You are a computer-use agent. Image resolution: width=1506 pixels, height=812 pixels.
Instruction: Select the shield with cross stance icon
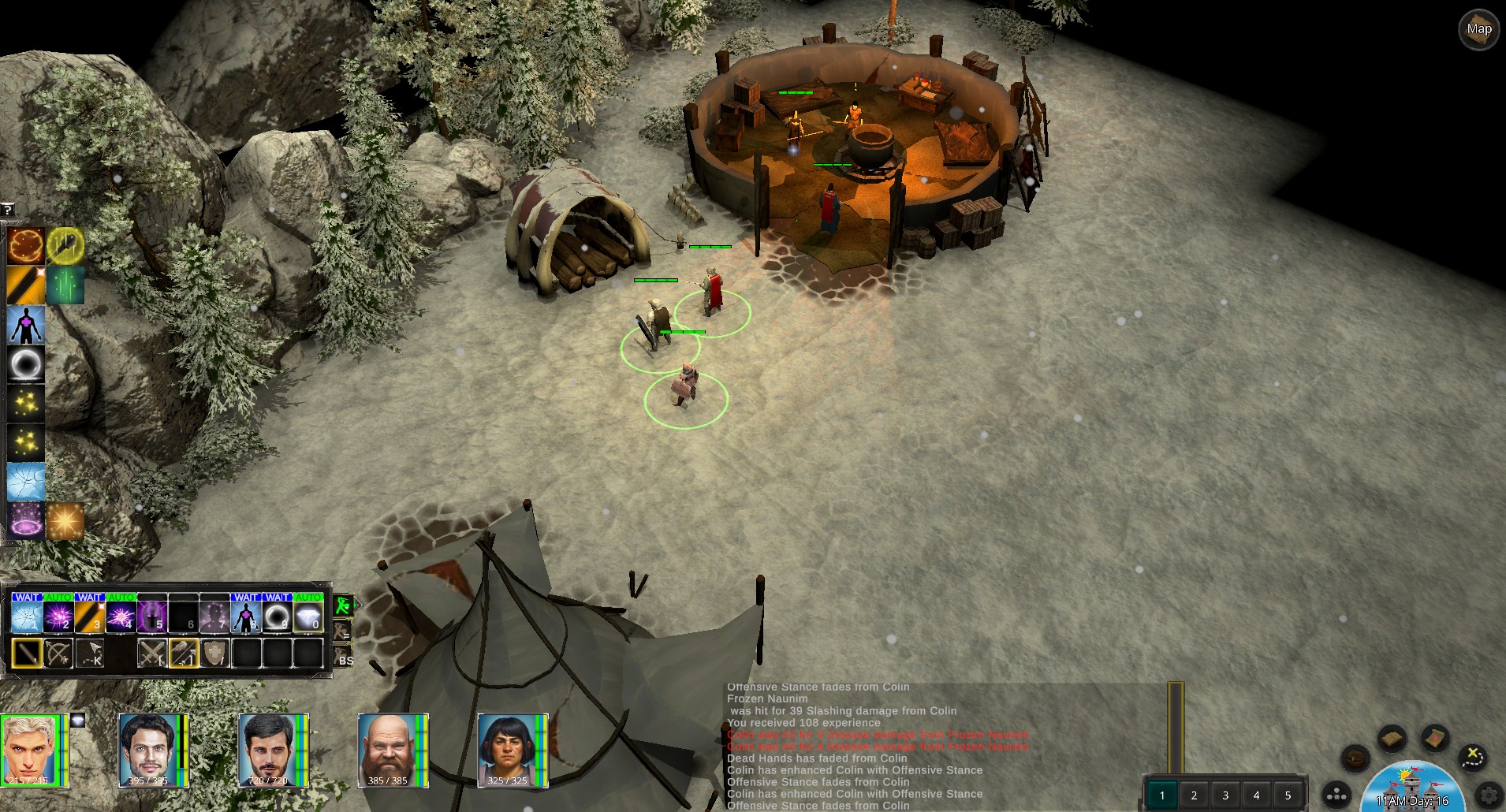coord(214,654)
